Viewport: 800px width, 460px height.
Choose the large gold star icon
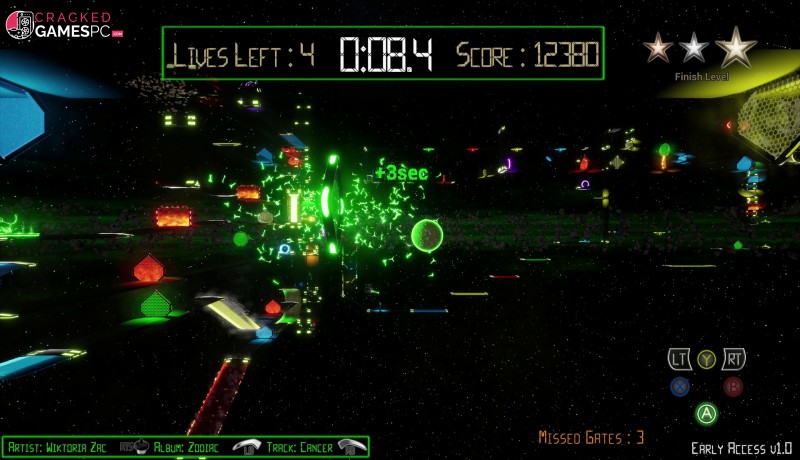point(736,46)
